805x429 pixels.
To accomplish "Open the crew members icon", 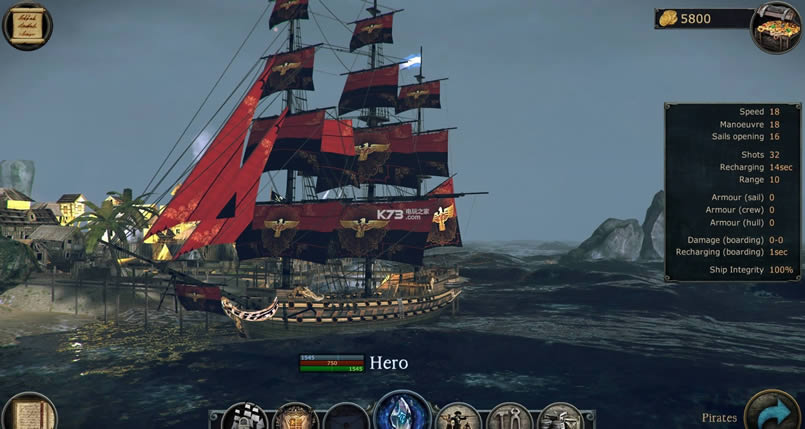I will (459, 418).
